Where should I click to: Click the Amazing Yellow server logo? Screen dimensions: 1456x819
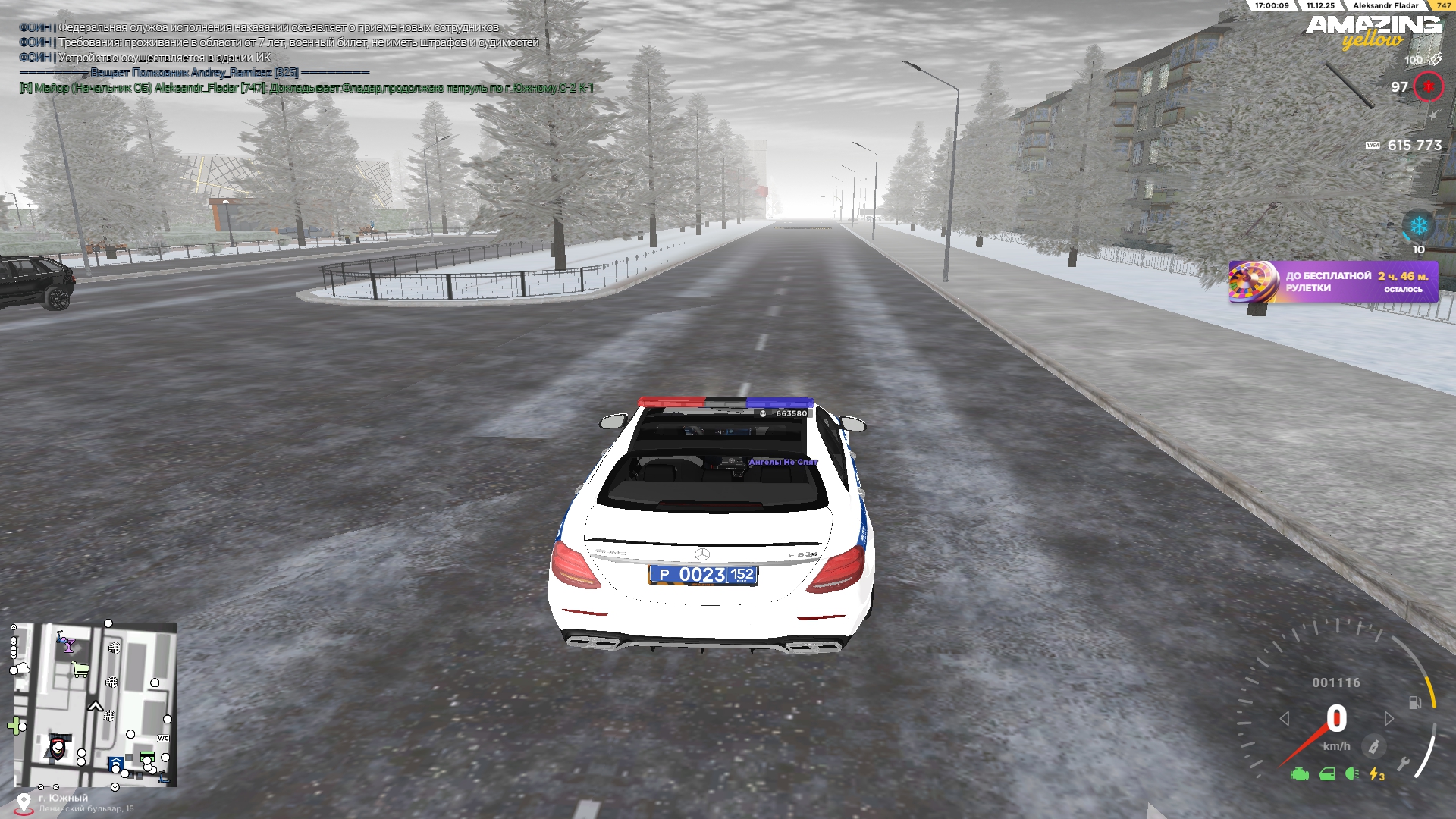click(x=1373, y=32)
